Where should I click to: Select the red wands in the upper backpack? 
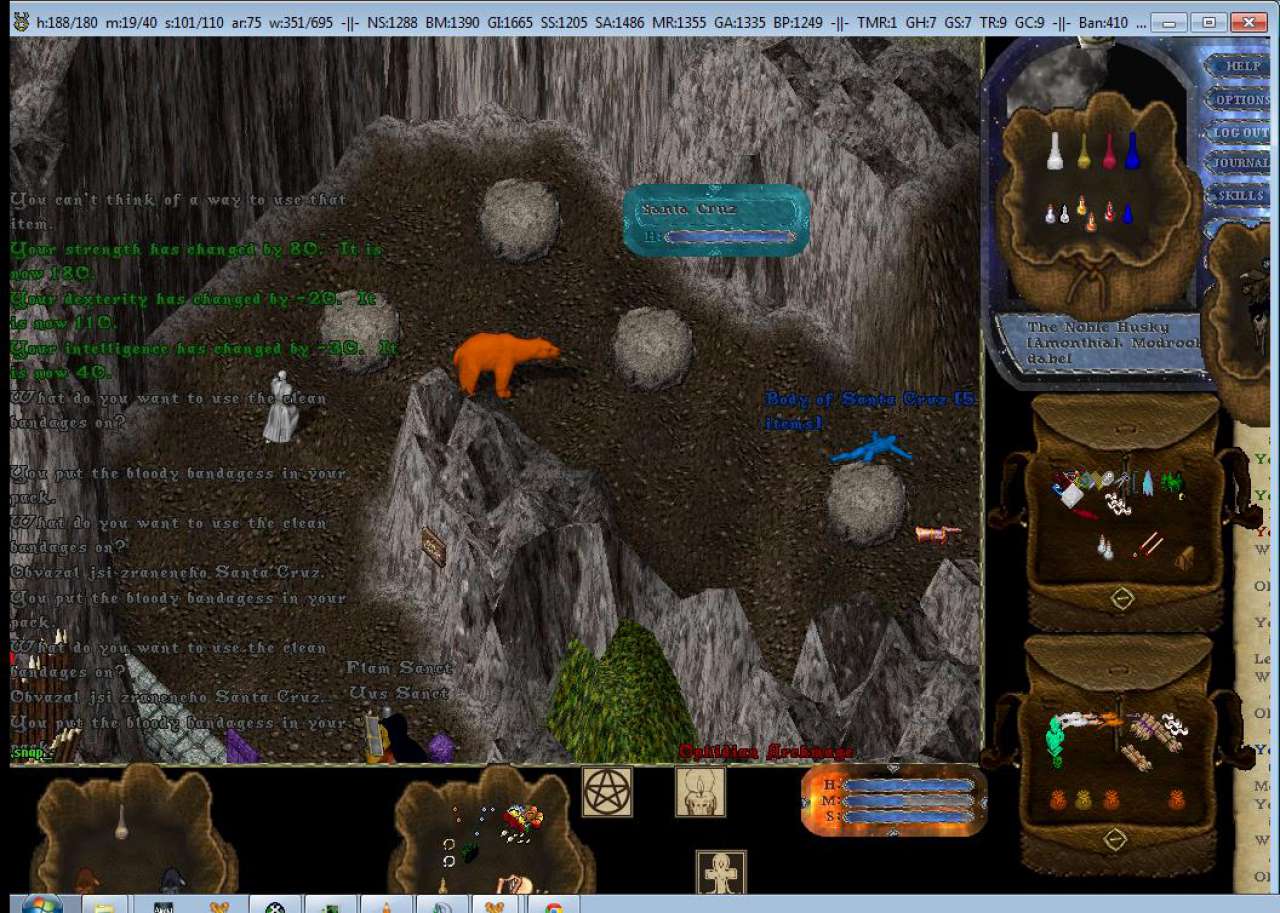point(1148,544)
